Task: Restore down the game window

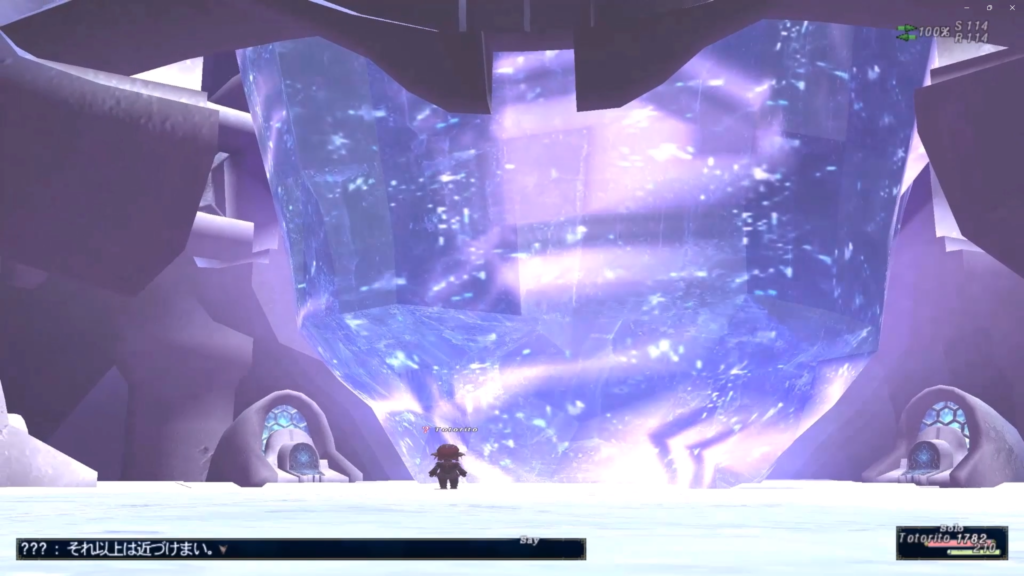Action: click(988, 7)
